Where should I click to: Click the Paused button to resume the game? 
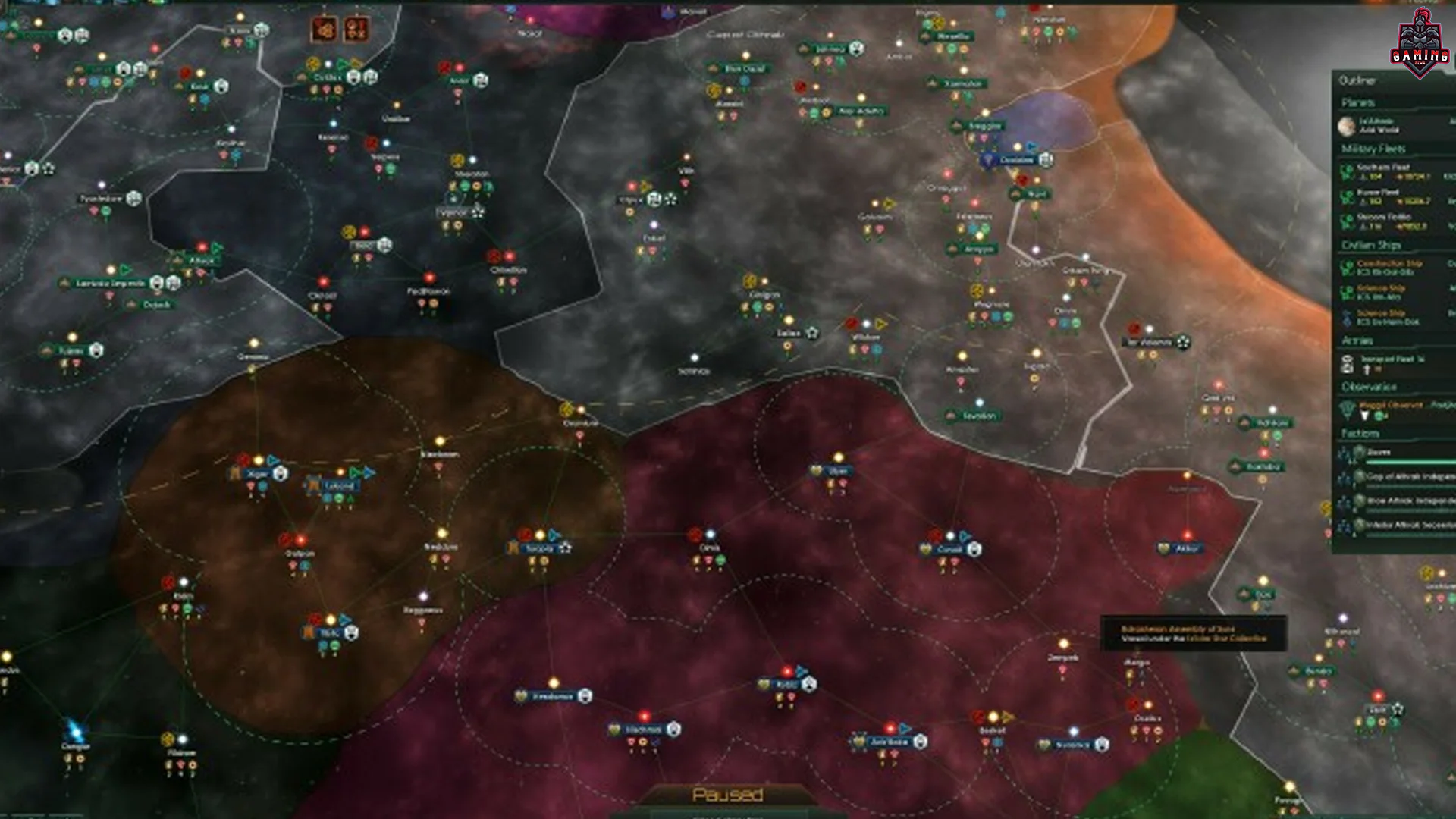(x=728, y=793)
